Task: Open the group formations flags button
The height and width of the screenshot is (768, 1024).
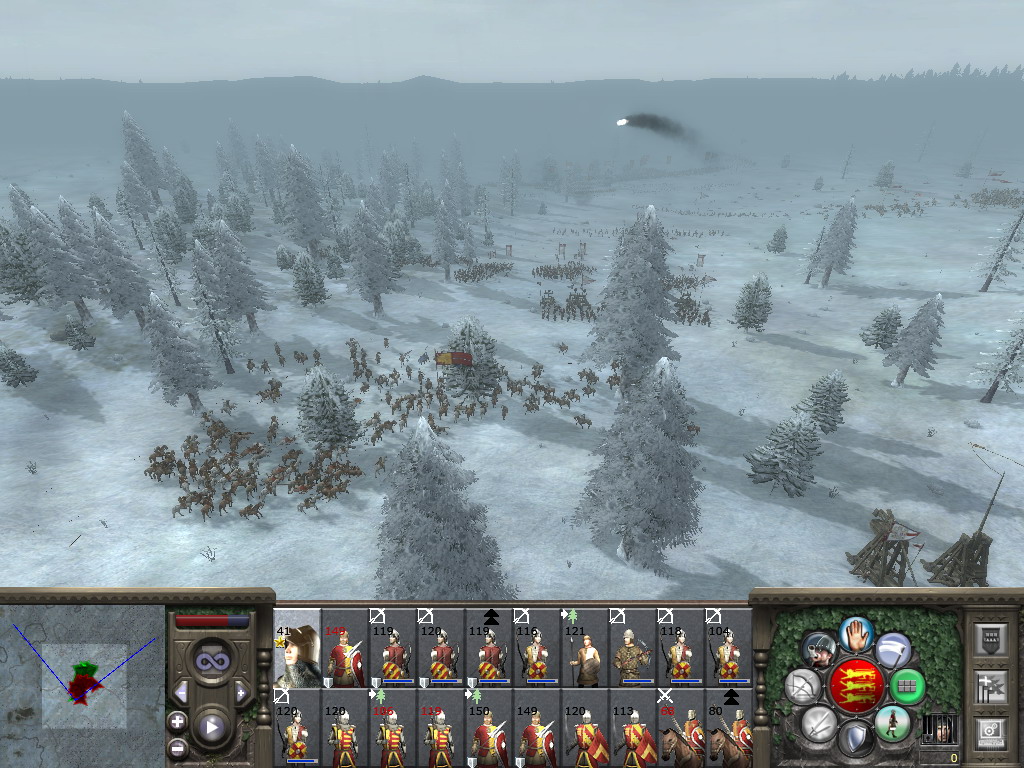Action: click(x=990, y=686)
